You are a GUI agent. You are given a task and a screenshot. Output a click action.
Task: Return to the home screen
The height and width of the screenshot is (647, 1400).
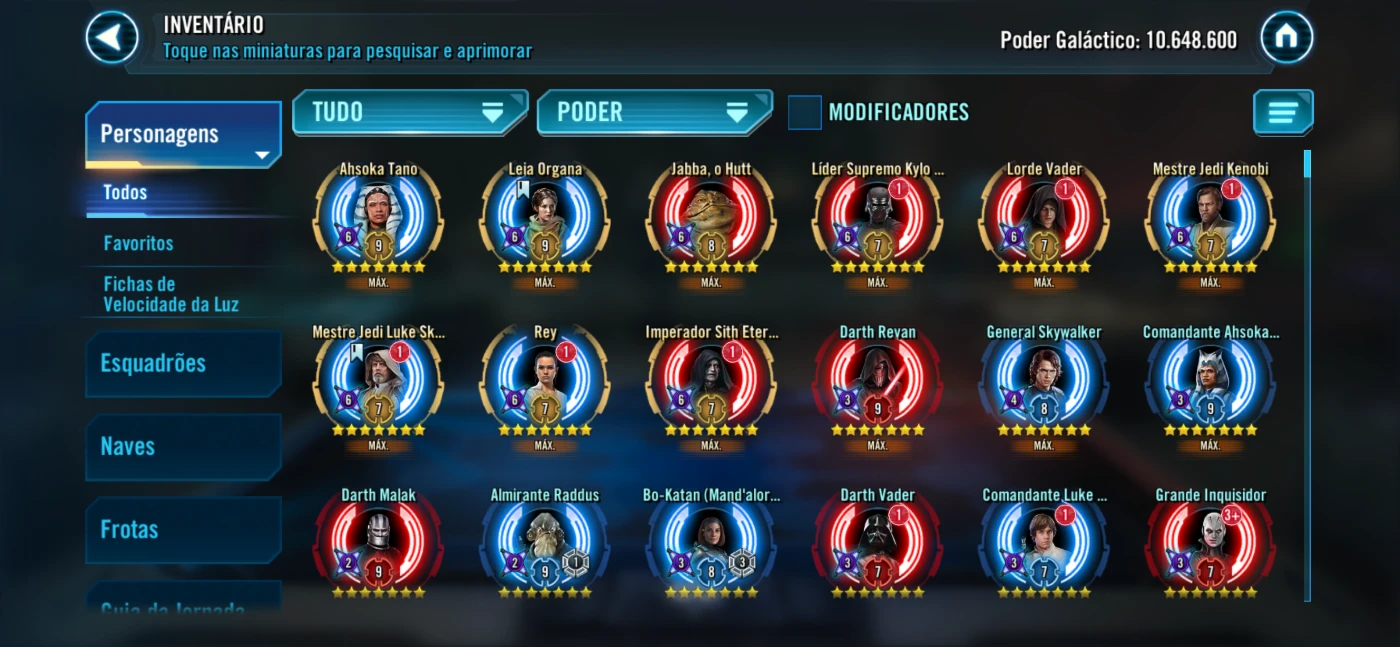click(1286, 37)
